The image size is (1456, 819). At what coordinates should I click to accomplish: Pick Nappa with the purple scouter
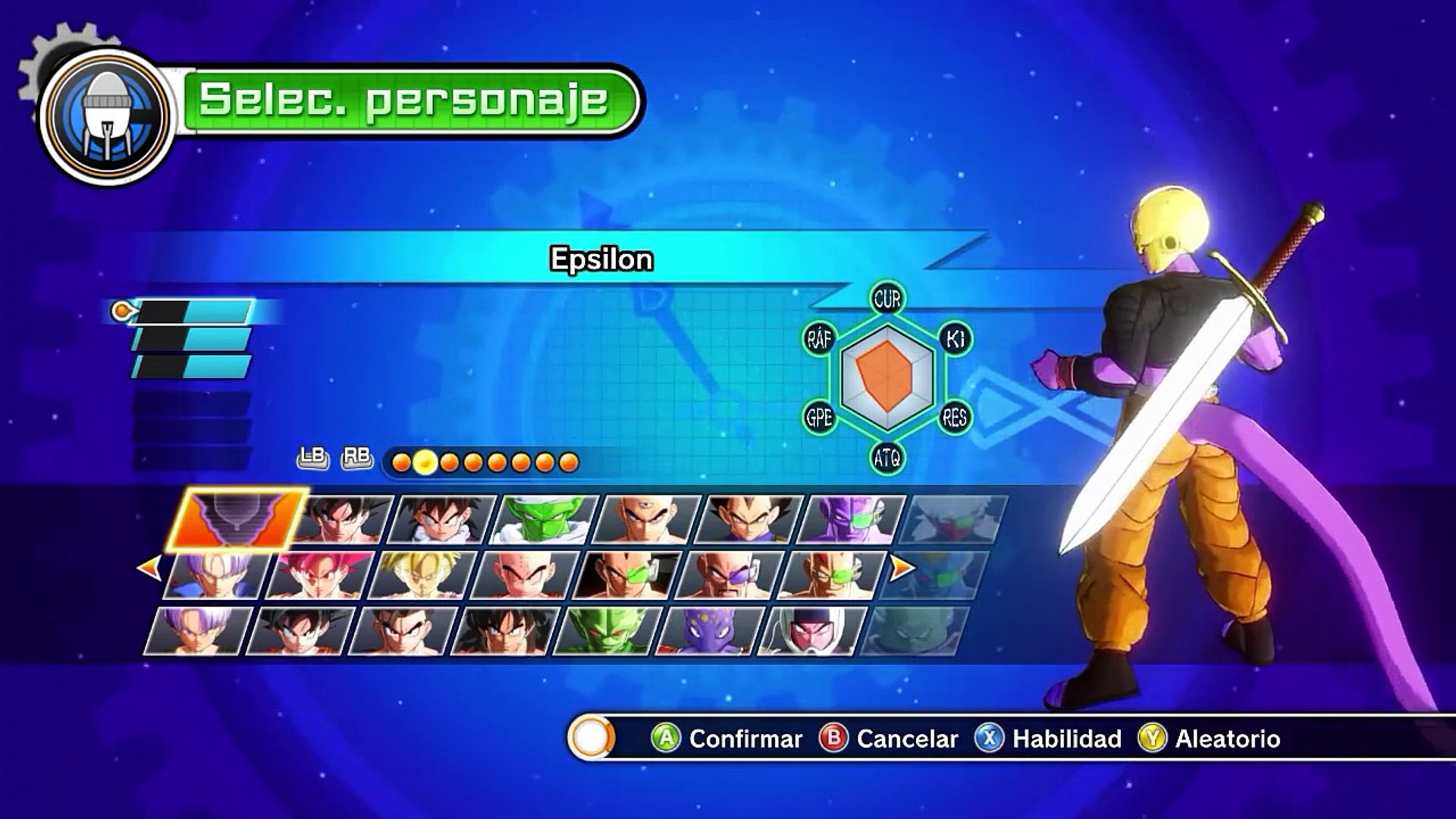coord(728,575)
